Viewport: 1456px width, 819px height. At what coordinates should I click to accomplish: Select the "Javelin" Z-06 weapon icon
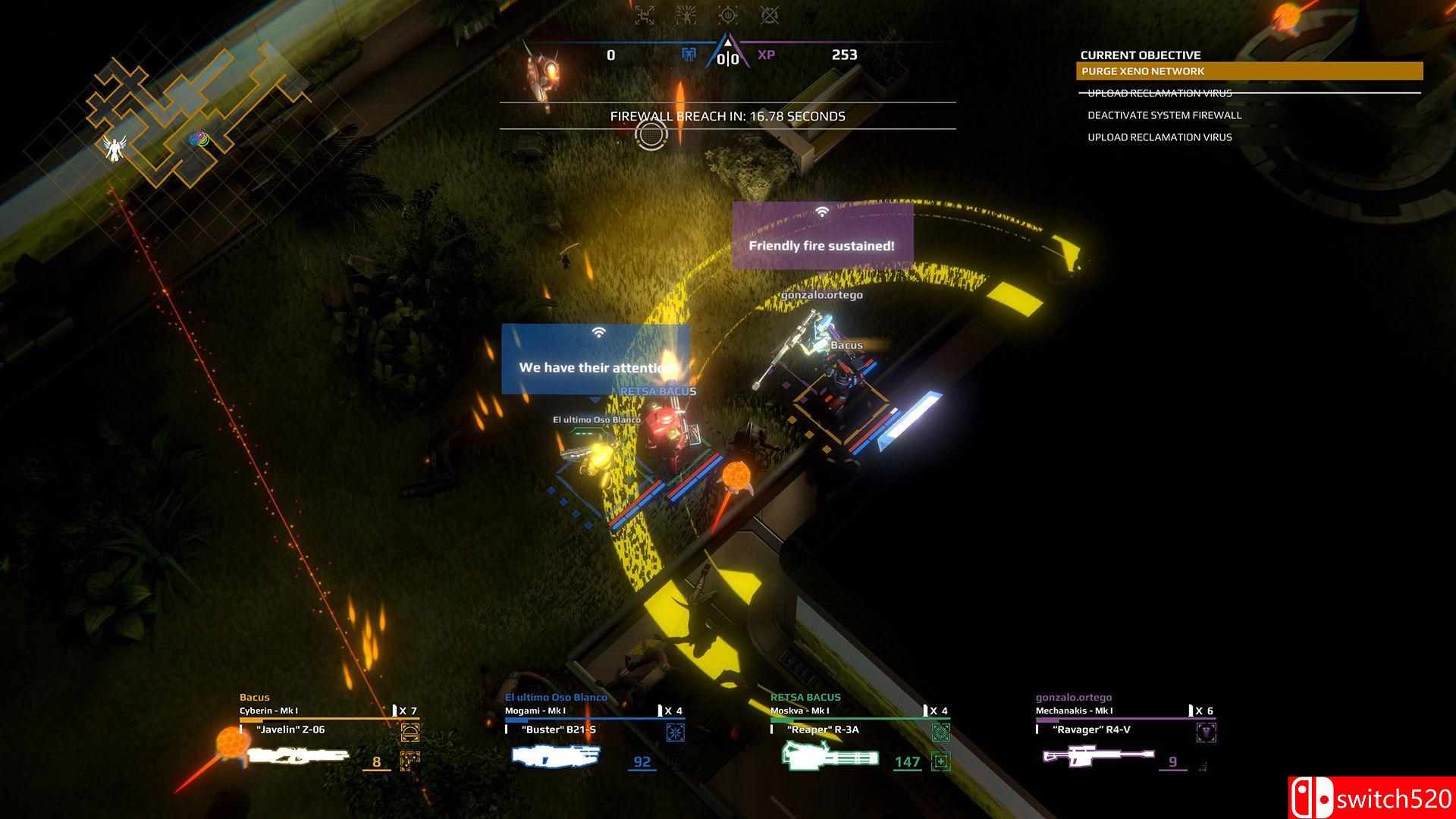click(x=297, y=755)
